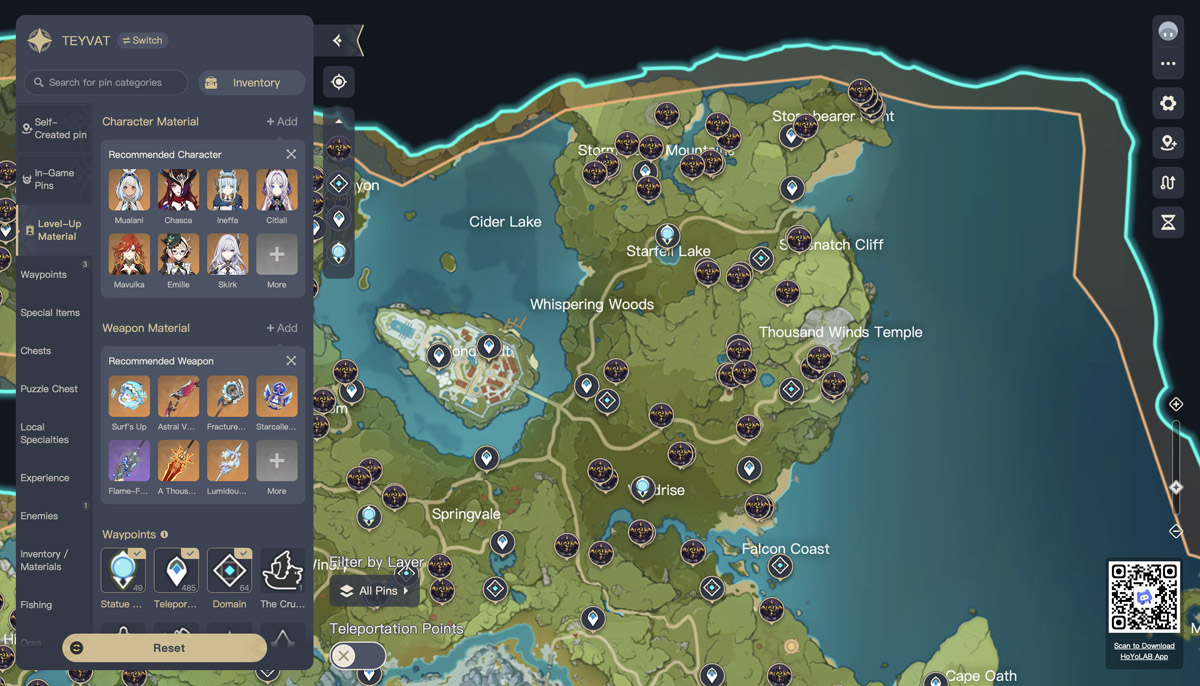Reset all selected pin filters
Screen dimensions: 1200x686
pyautogui.click(x=165, y=648)
